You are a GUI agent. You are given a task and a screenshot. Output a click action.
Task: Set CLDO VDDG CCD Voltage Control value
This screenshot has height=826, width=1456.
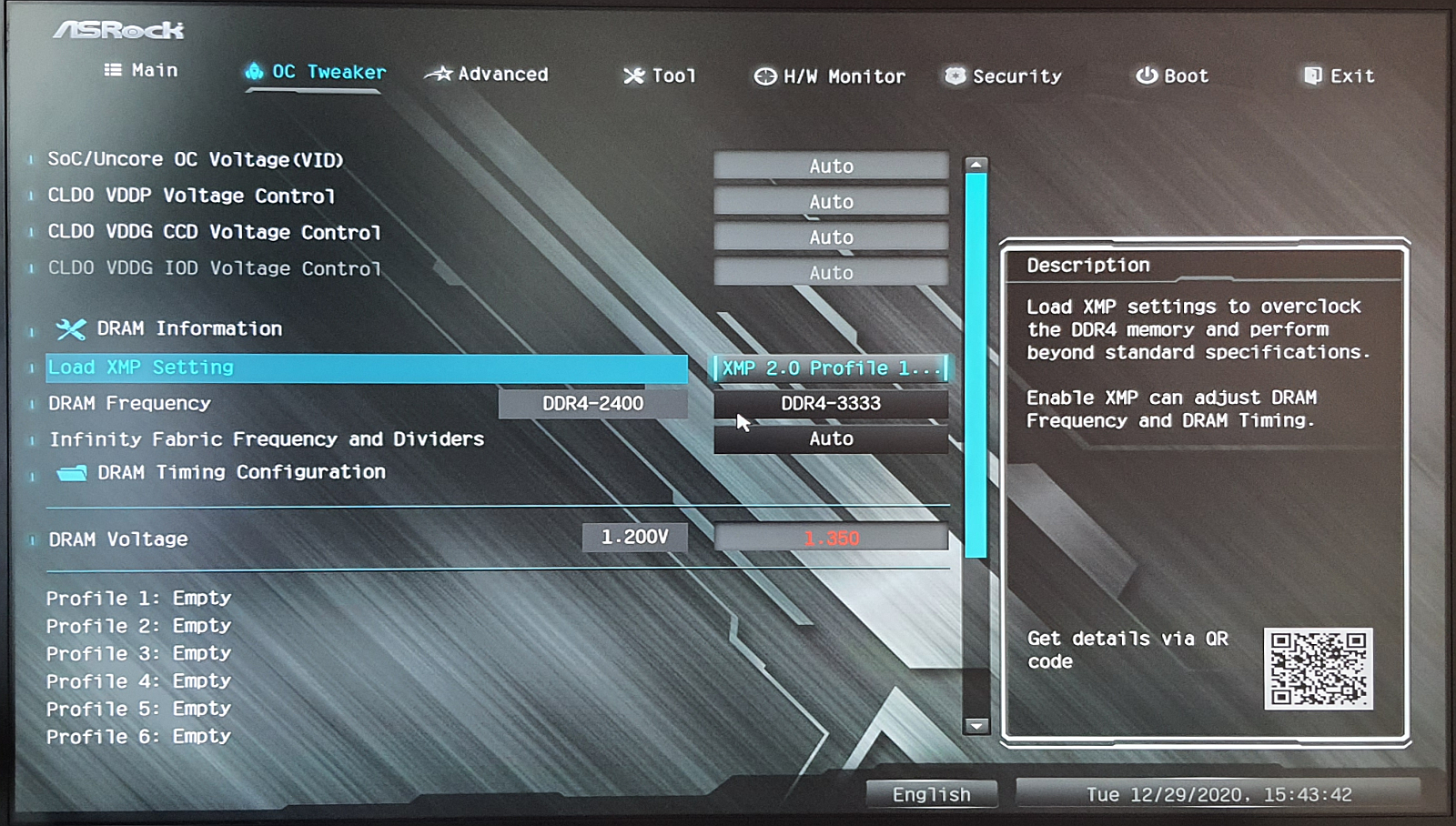831,237
